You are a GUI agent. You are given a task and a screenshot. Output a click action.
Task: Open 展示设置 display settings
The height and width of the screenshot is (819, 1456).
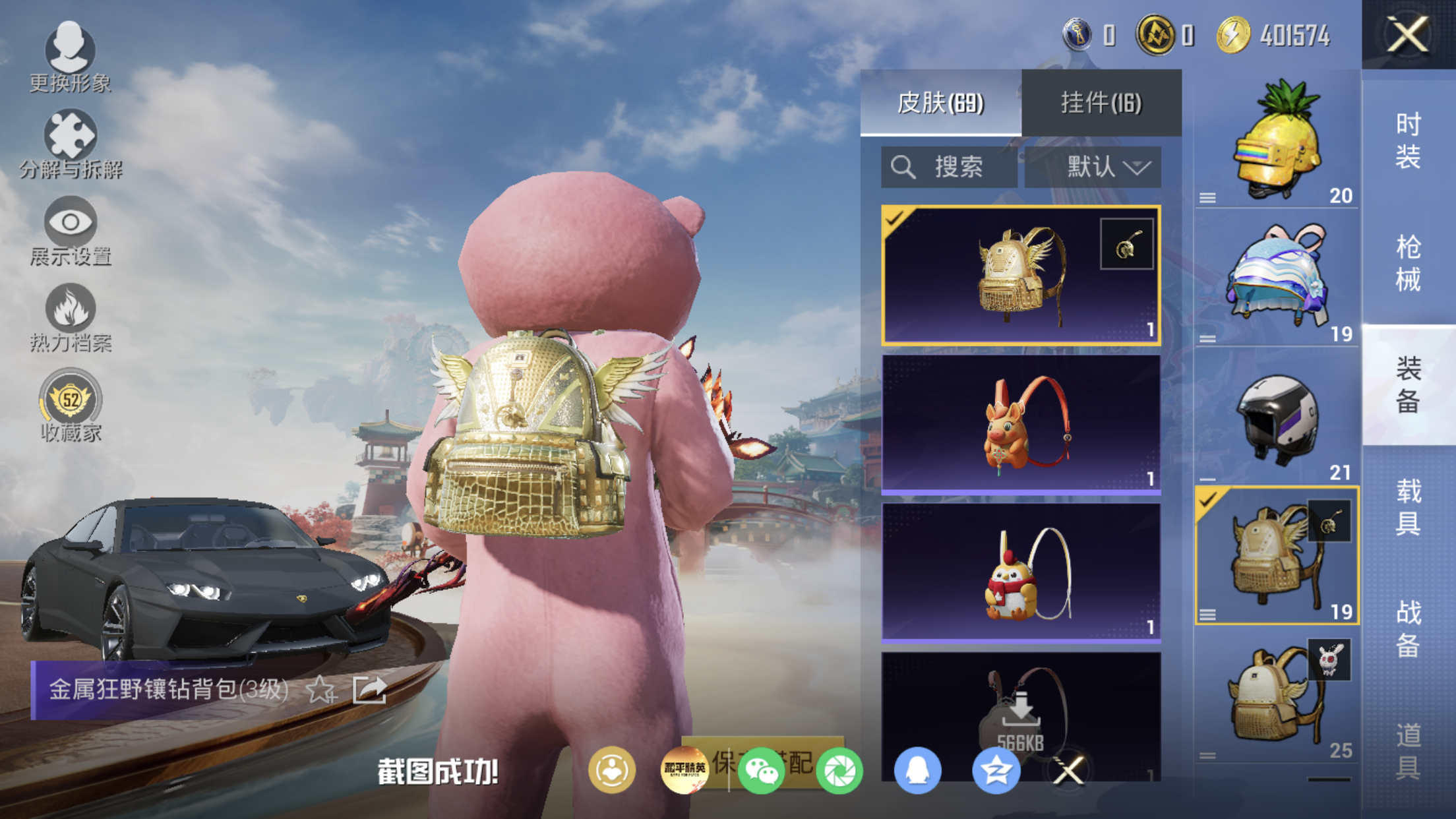pyautogui.click(x=70, y=231)
